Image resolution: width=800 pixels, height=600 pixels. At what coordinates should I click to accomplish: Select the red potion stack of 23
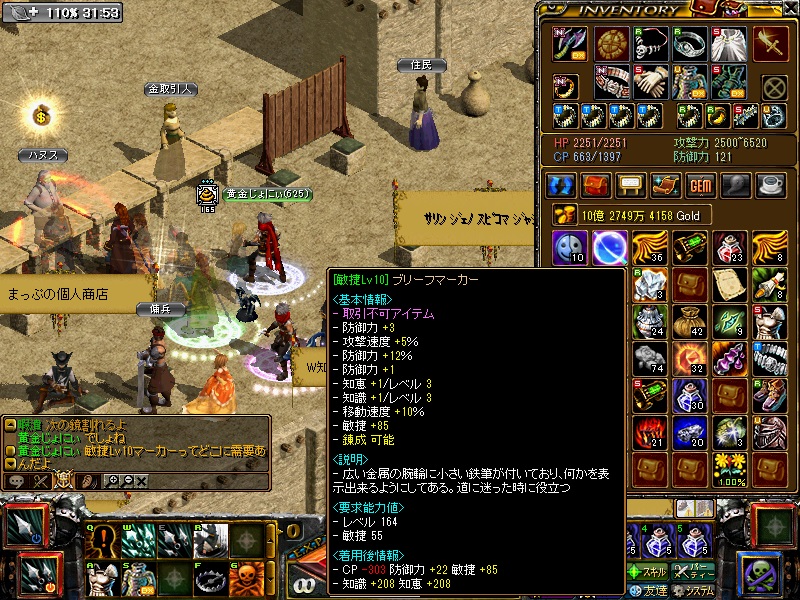click(x=727, y=246)
